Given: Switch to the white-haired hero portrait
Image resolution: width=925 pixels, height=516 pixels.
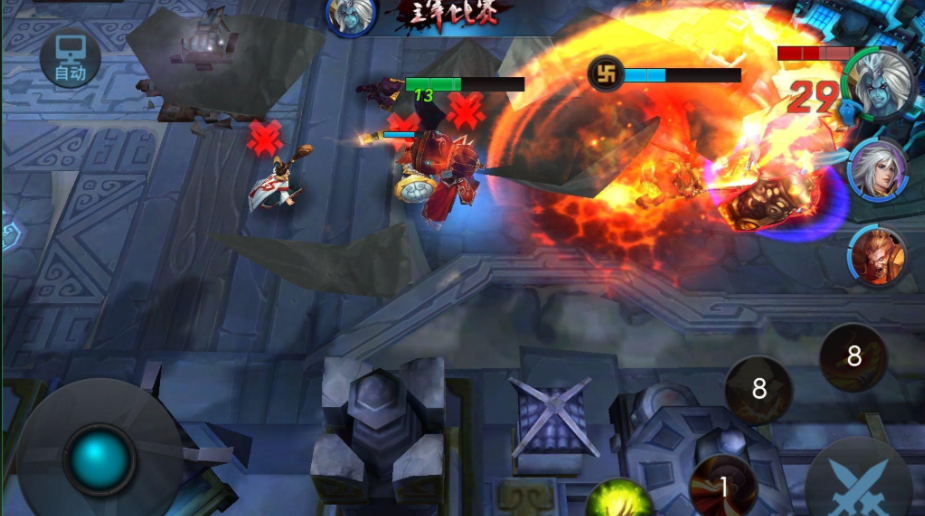Looking at the screenshot, I should 878,170.
